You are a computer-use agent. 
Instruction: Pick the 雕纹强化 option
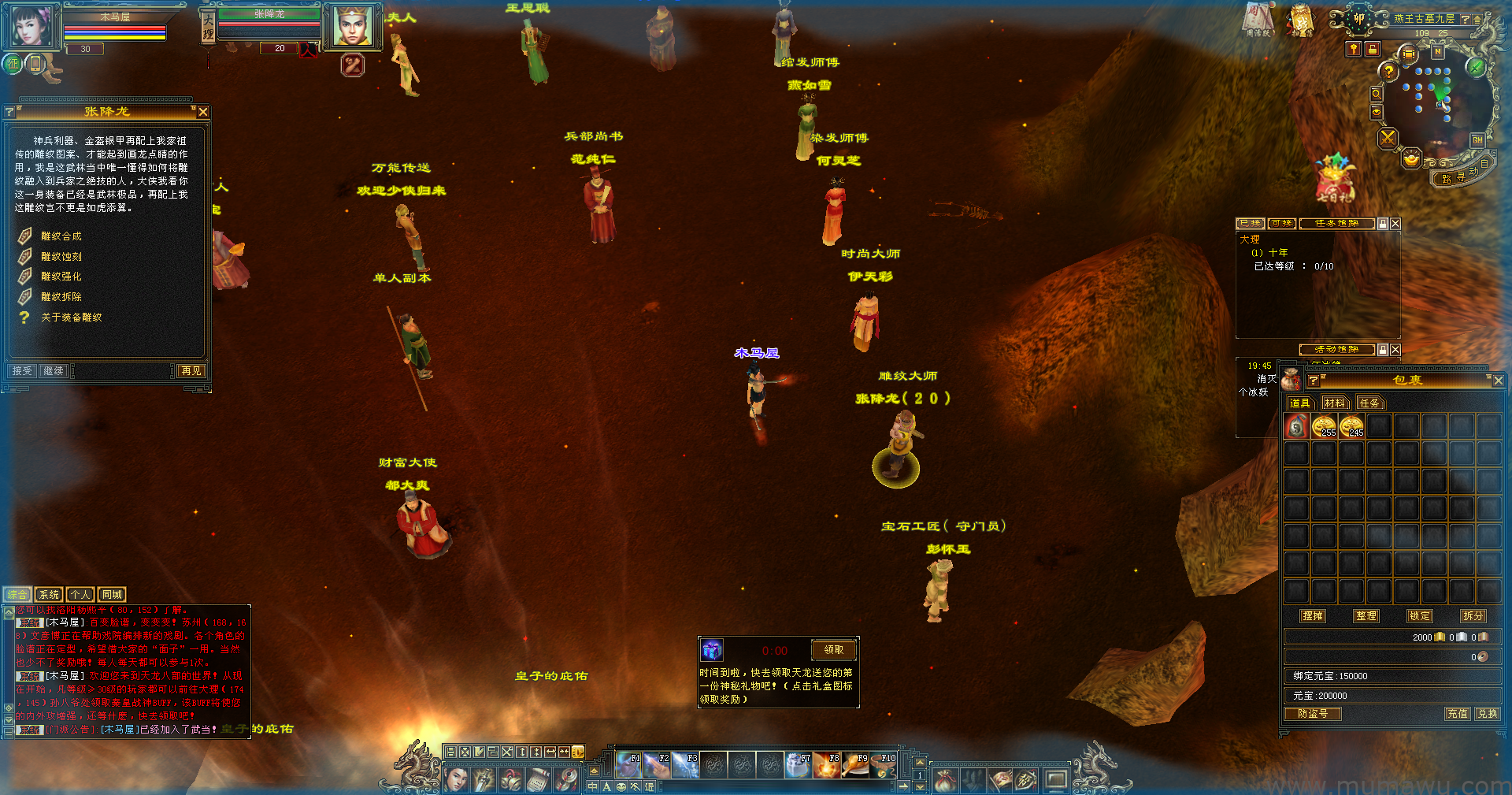(61, 277)
